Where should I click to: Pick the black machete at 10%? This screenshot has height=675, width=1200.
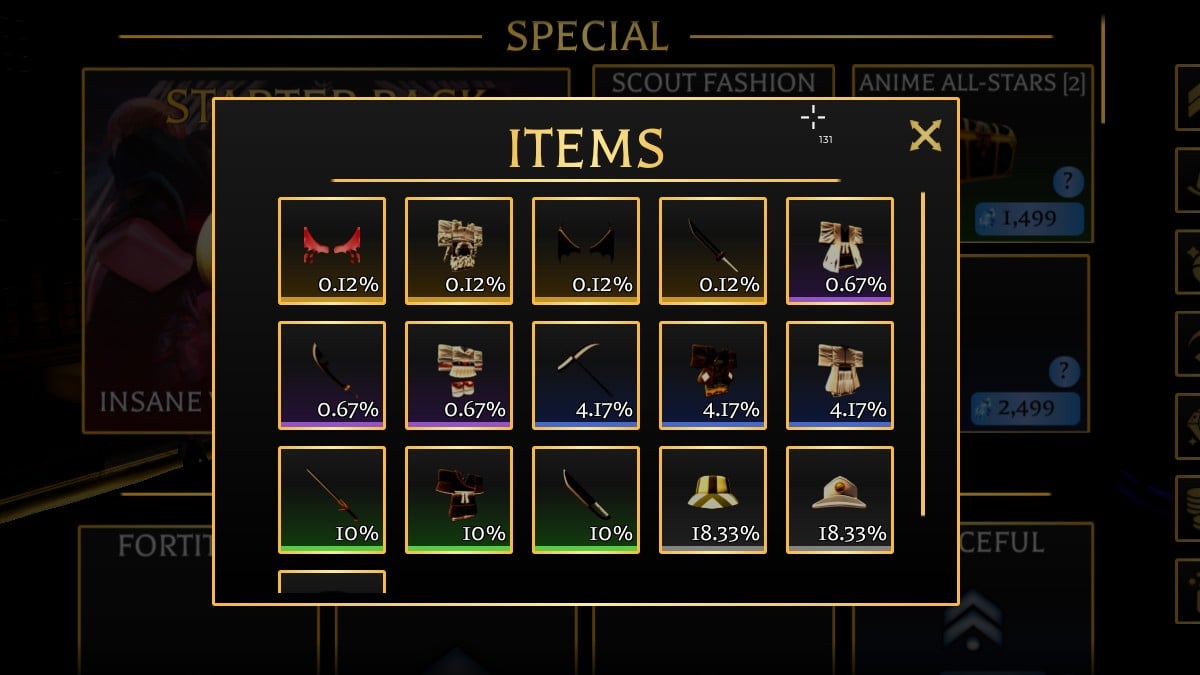586,499
